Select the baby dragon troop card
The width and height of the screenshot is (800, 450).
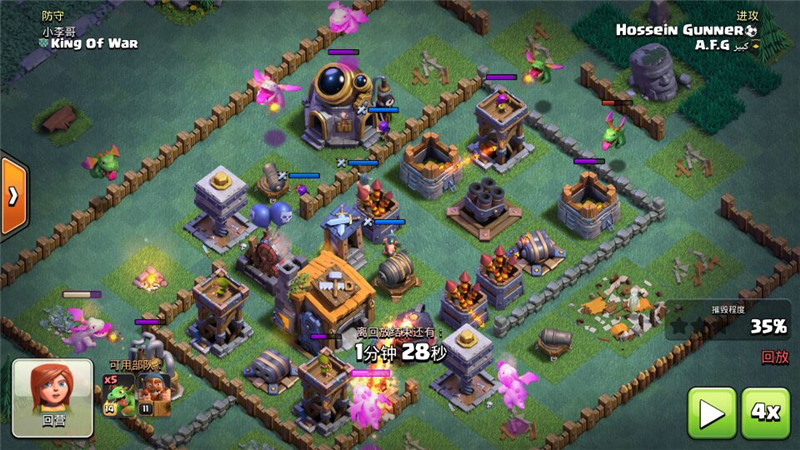[x=118, y=394]
